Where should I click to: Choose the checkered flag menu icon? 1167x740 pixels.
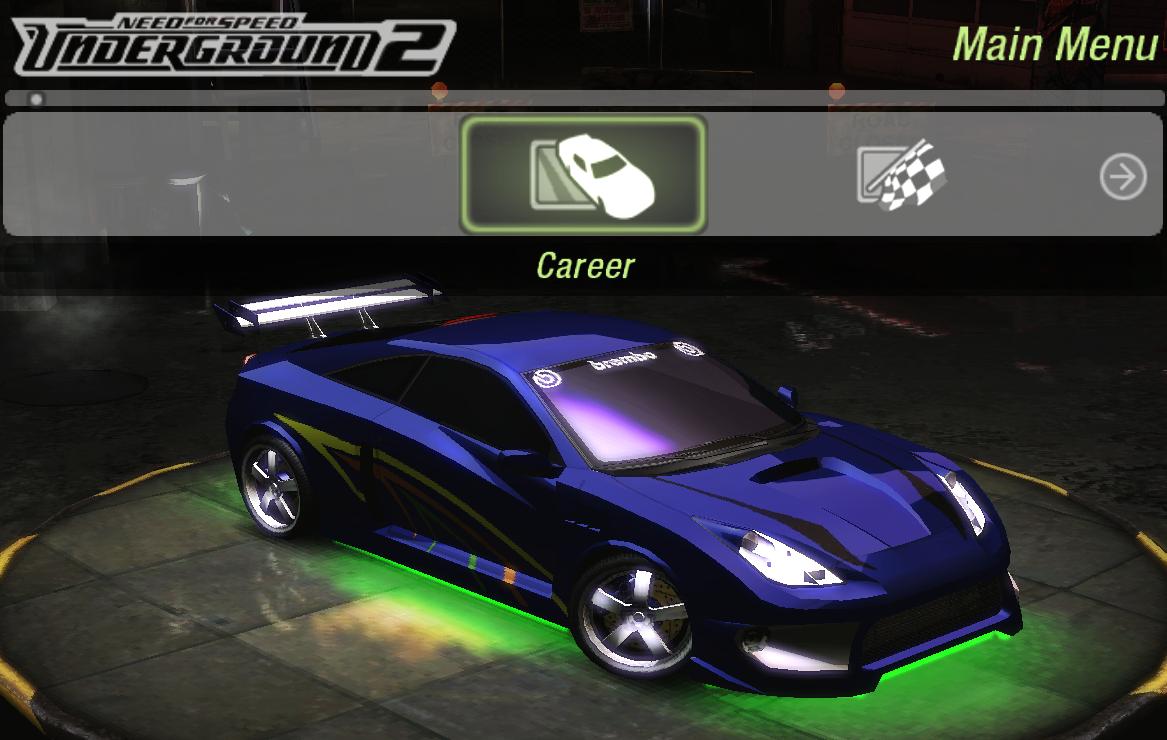[900, 176]
